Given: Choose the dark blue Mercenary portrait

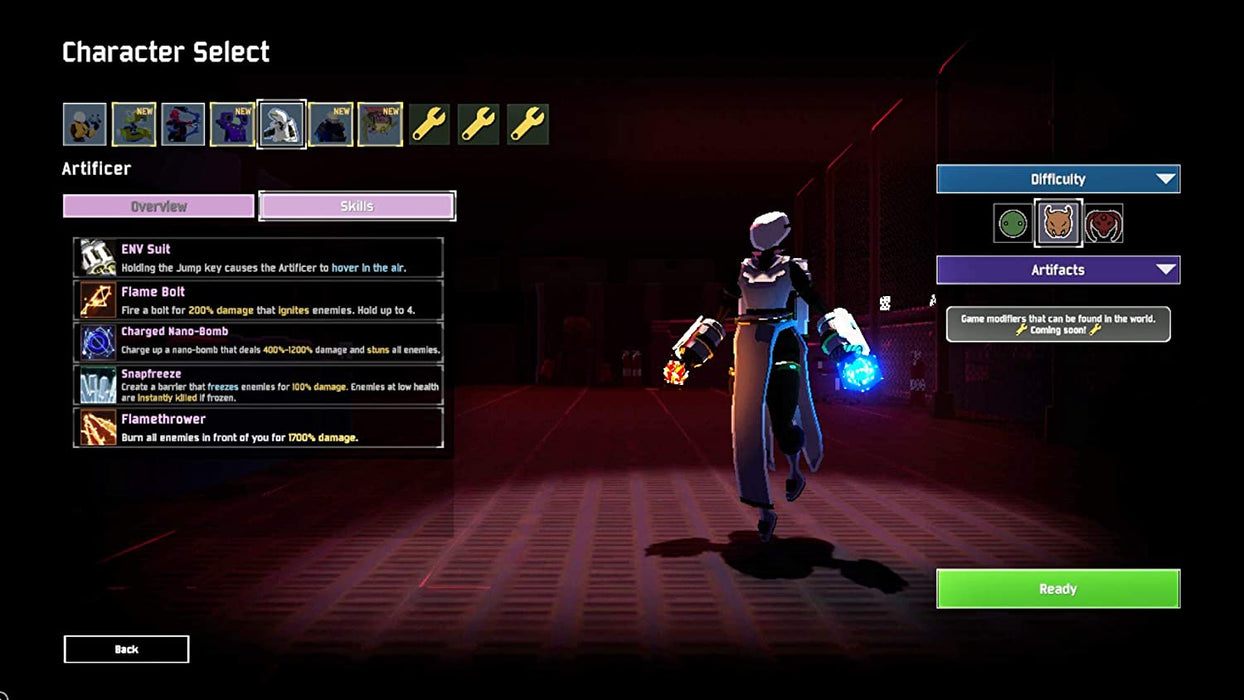Looking at the screenshot, I should pyautogui.click(x=330, y=125).
